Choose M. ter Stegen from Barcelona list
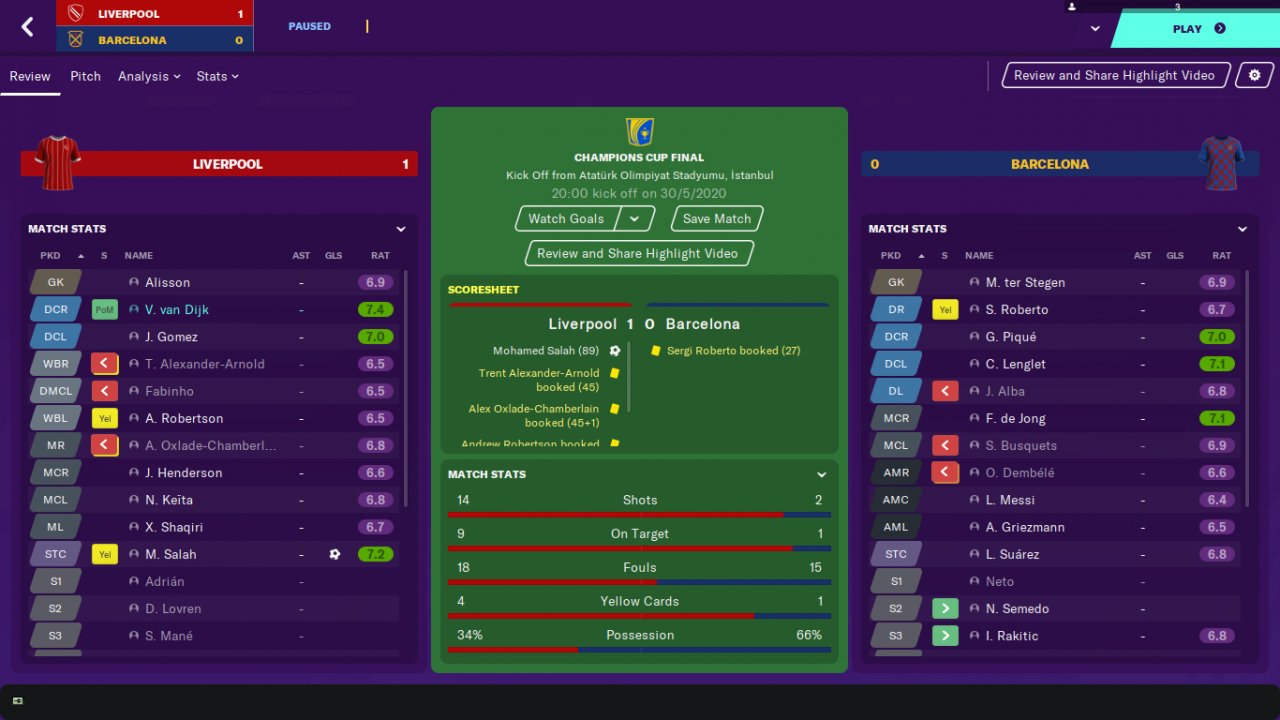1280x720 pixels. 1025,283
